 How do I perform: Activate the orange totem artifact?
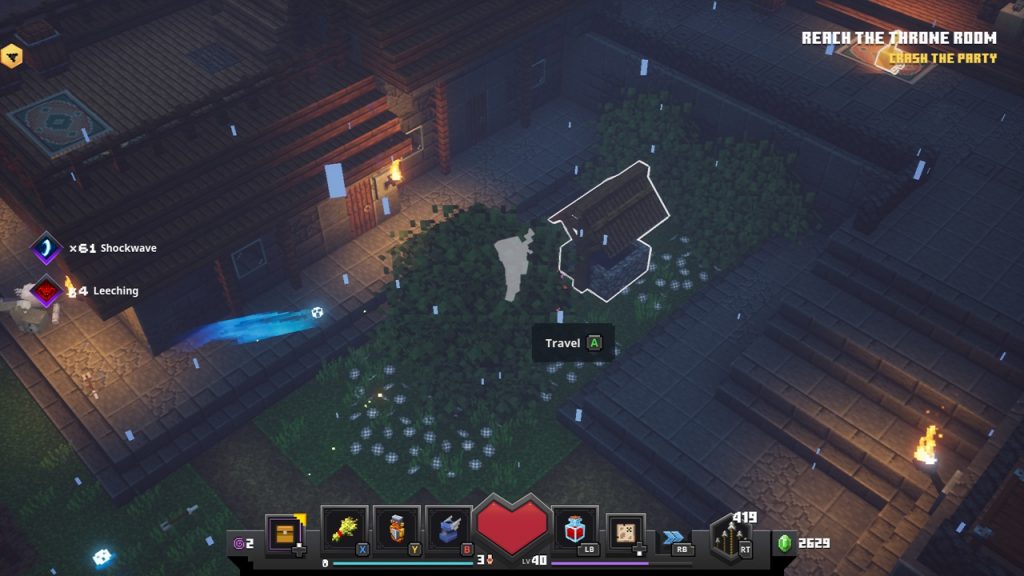pyautogui.click(x=396, y=528)
